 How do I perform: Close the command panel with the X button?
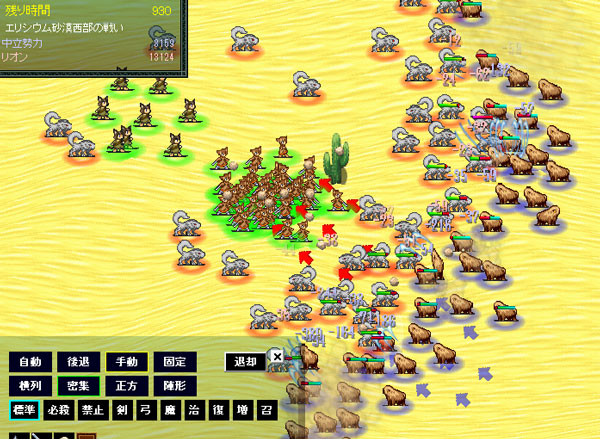[x=277, y=355]
